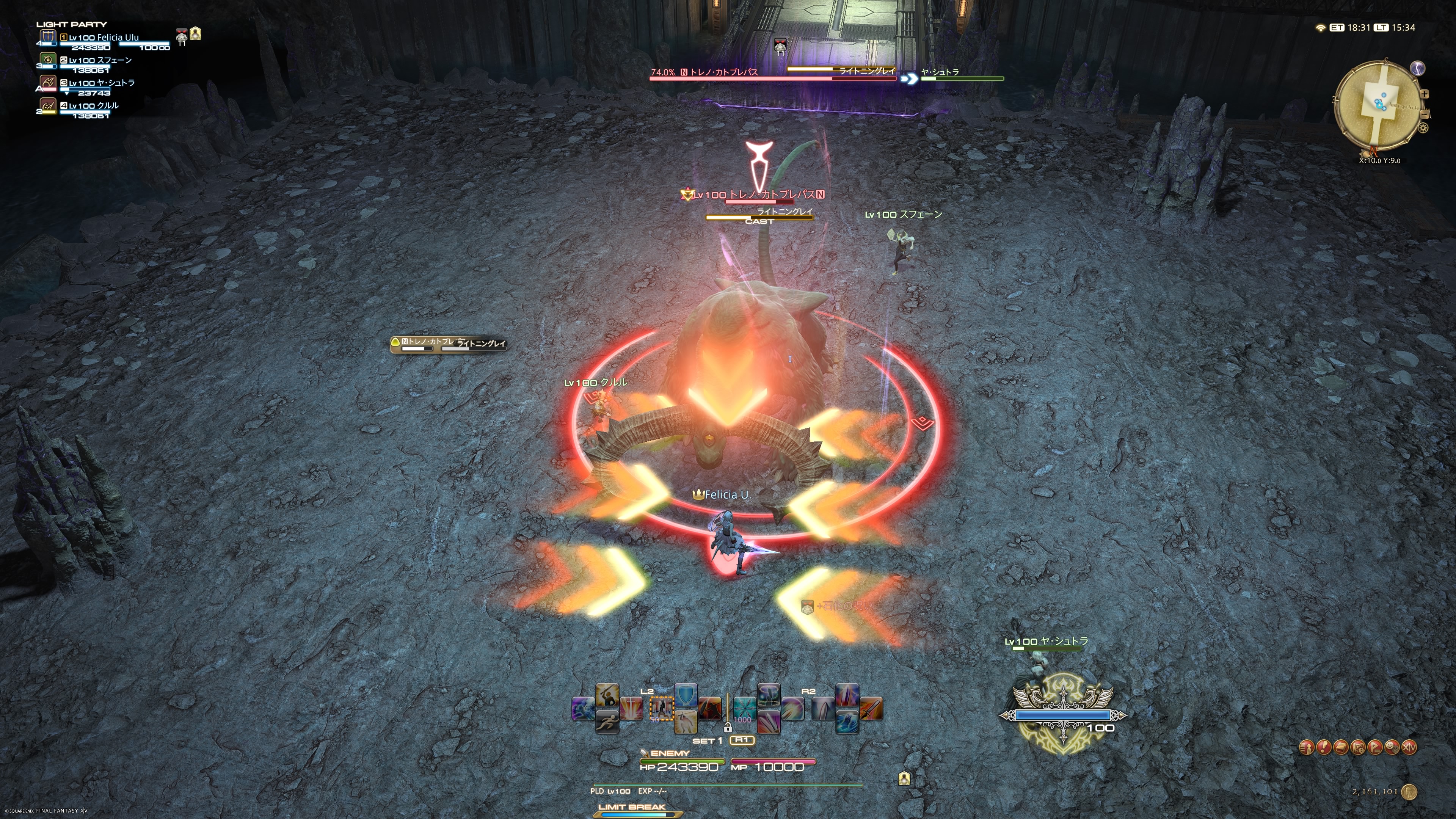Use the blue shield defensive ability
Viewport: 1456px width, 819px height.
686,695
